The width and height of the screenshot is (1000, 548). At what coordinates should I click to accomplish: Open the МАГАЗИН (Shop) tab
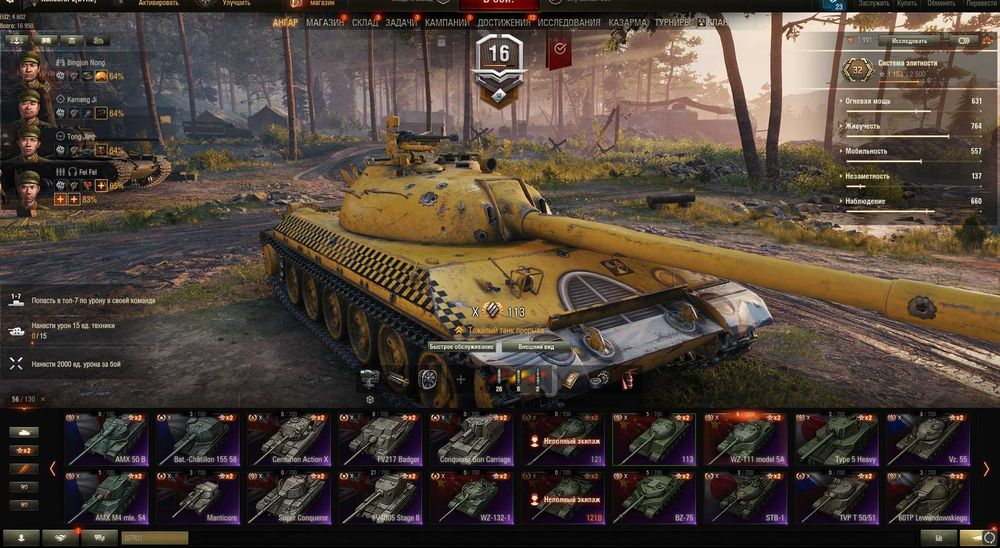tap(325, 22)
